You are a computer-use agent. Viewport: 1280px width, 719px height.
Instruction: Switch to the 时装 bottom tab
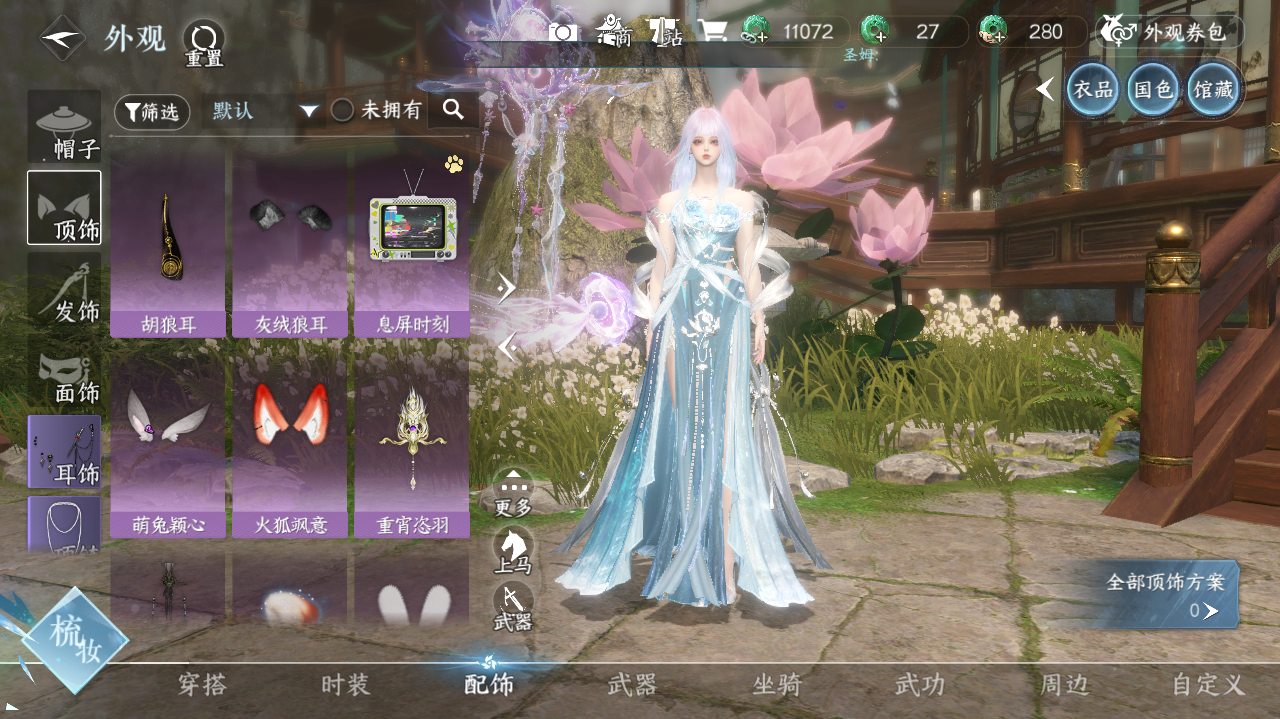tap(345, 685)
